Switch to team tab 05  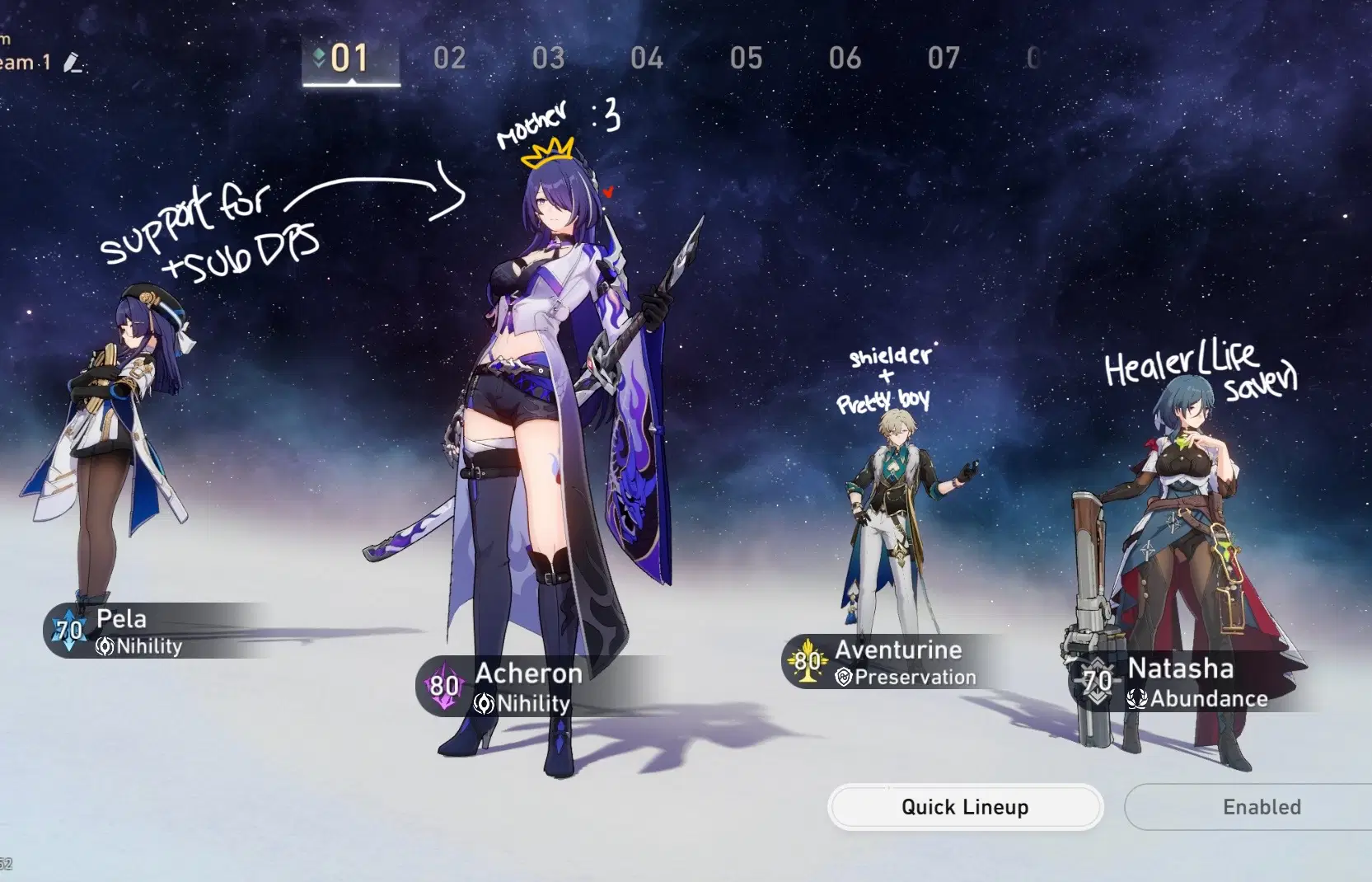pos(747,58)
